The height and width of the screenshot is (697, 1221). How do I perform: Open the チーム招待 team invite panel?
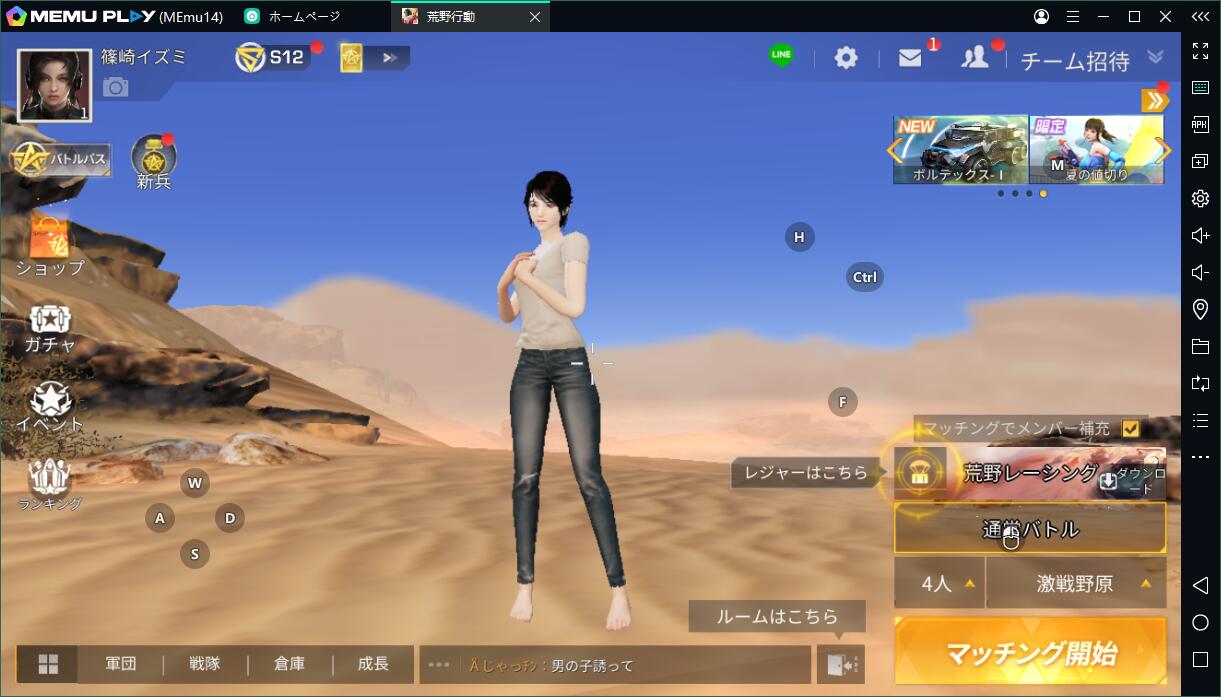point(1074,61)
